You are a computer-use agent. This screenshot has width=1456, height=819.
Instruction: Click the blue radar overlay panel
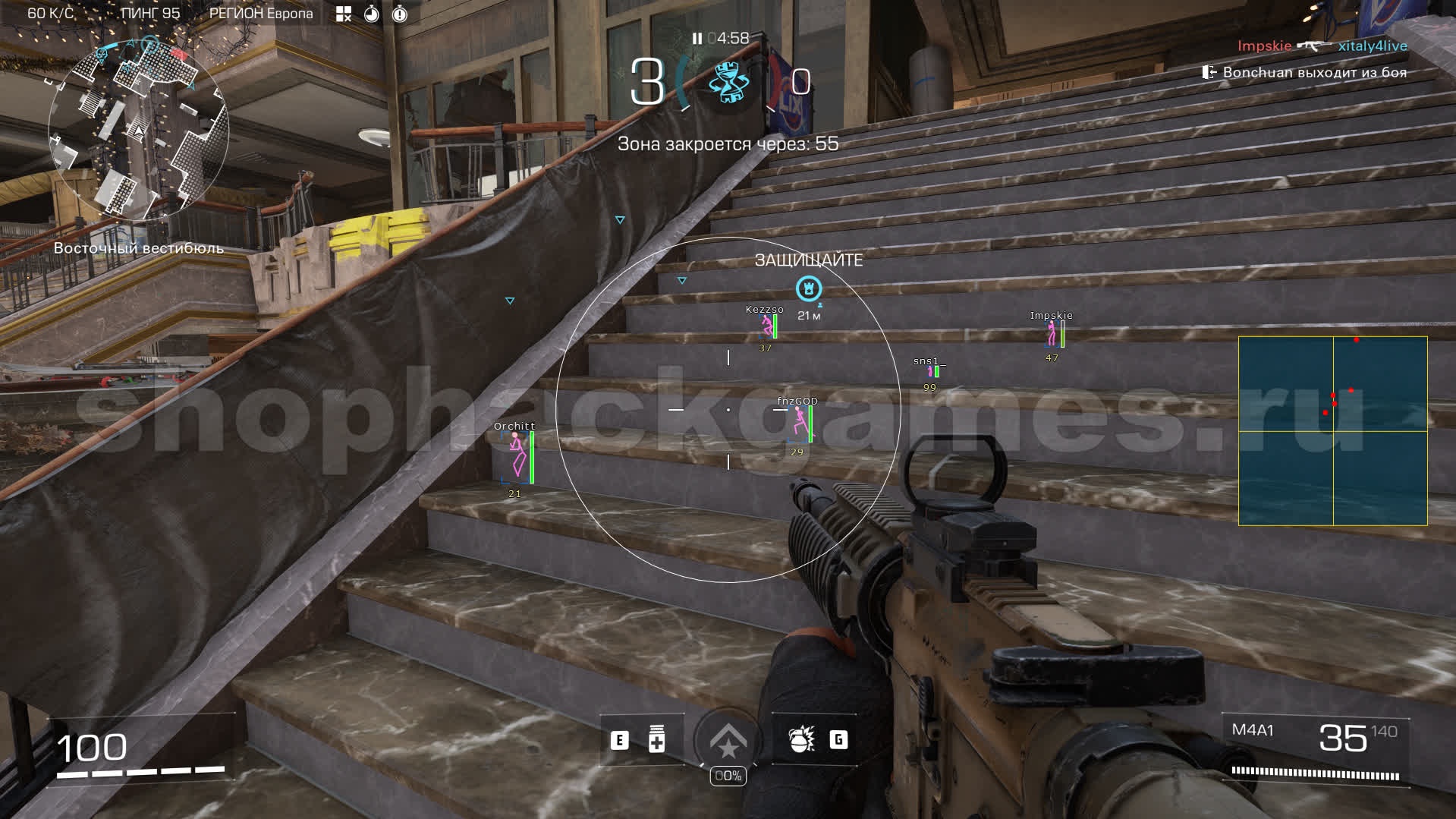(1332, 430)
